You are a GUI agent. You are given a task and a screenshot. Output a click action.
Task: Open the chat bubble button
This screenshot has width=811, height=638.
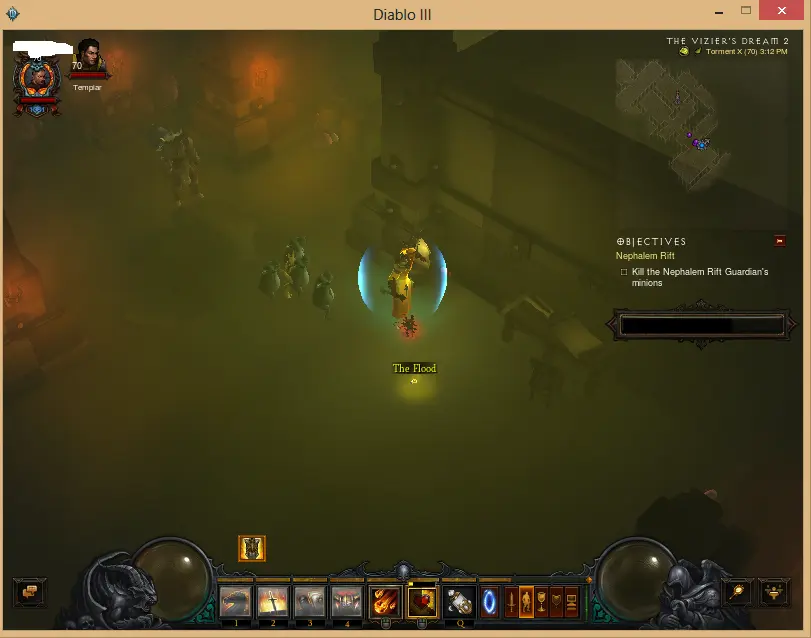click(x=28, y=591)
